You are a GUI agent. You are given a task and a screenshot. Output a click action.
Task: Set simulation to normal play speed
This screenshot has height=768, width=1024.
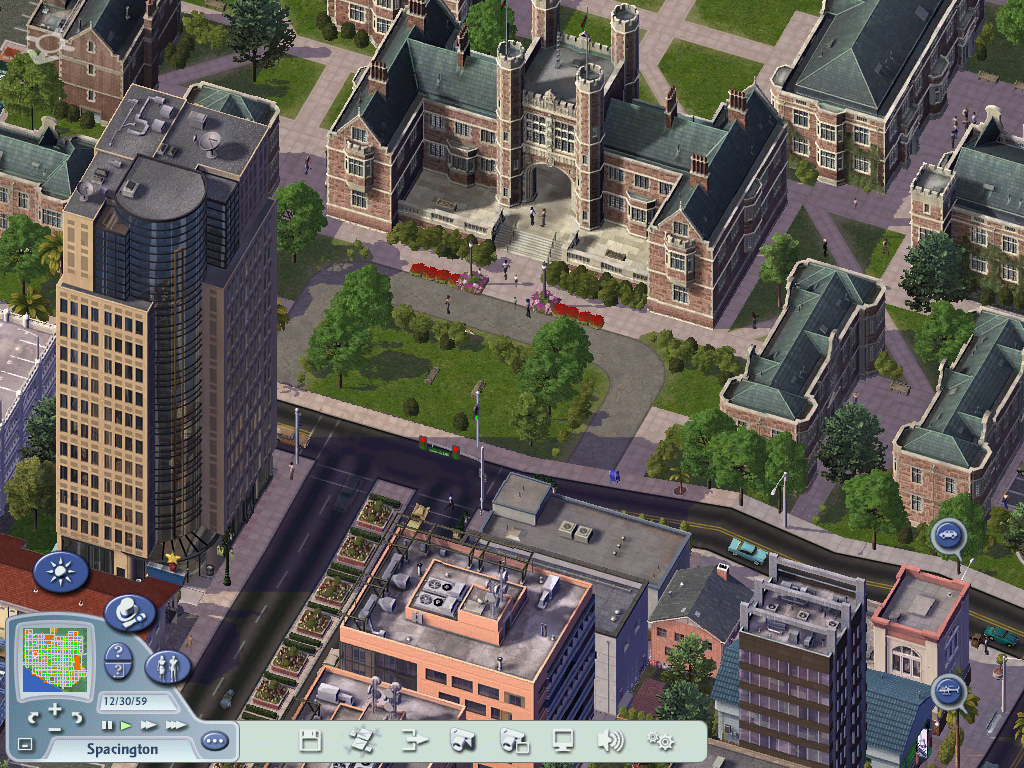tap(126, 725)
